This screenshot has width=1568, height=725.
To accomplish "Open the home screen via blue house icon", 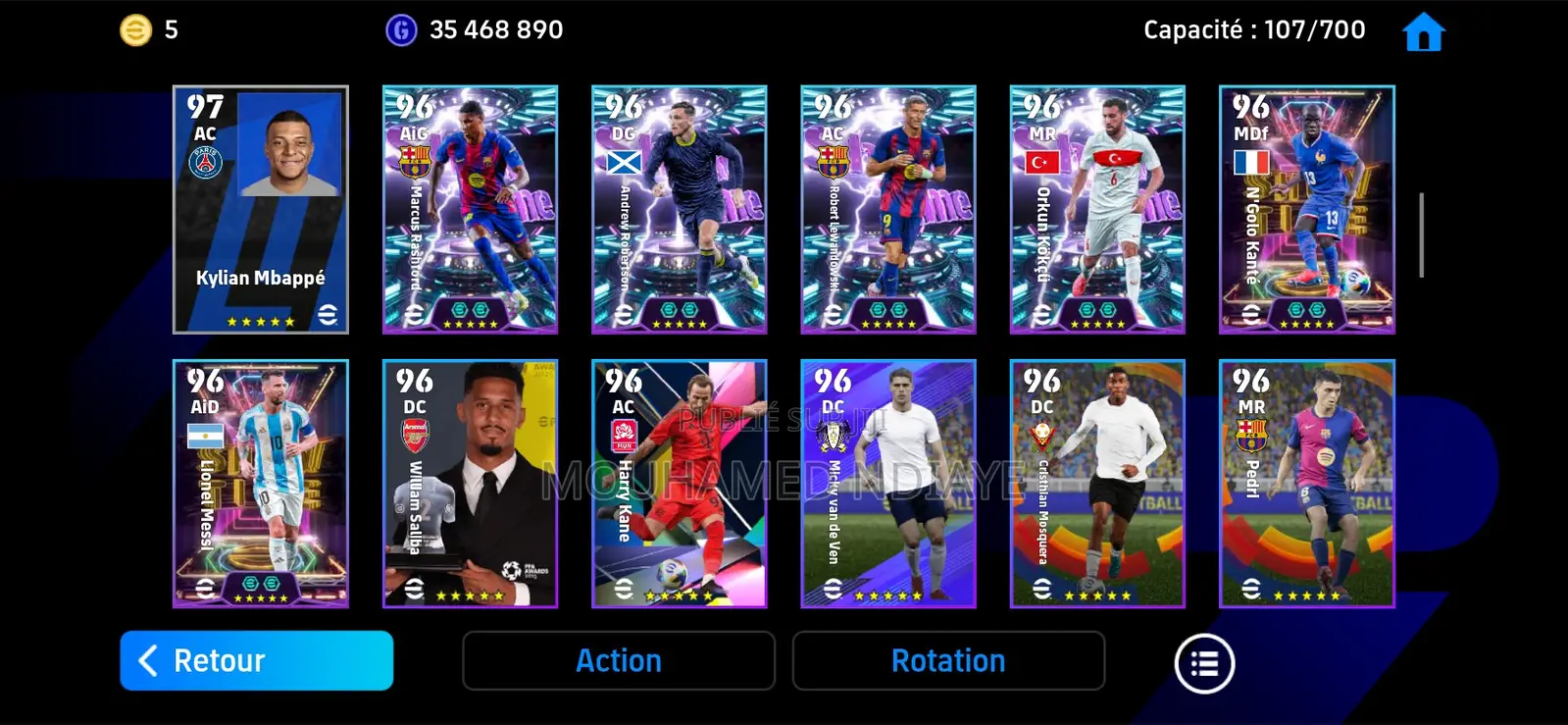I will click(1423, 30).
